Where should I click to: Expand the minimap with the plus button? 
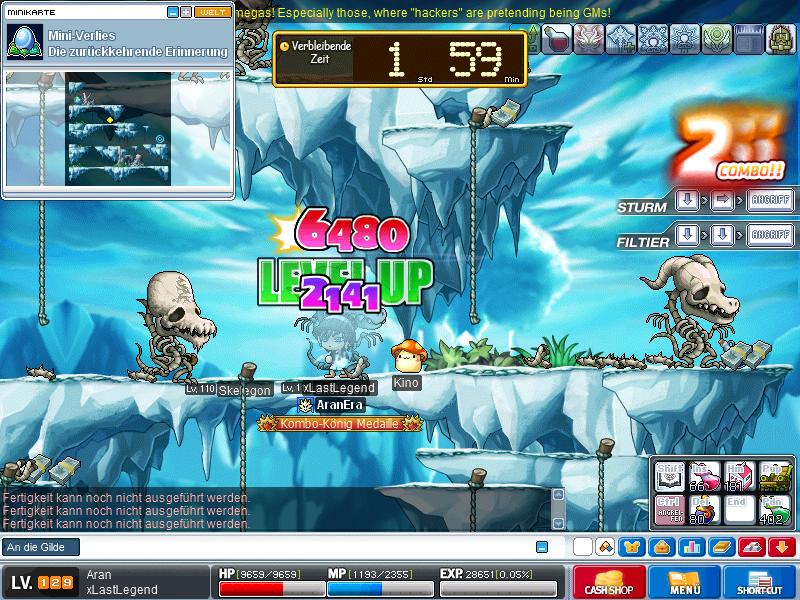(x=185, y=12)
